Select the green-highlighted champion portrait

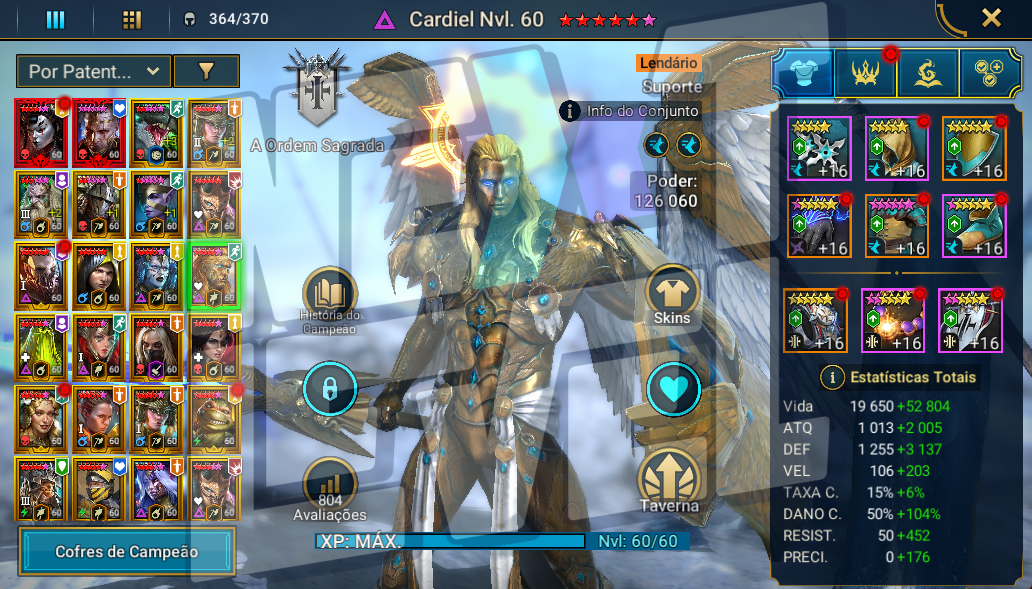pos(214,275)
